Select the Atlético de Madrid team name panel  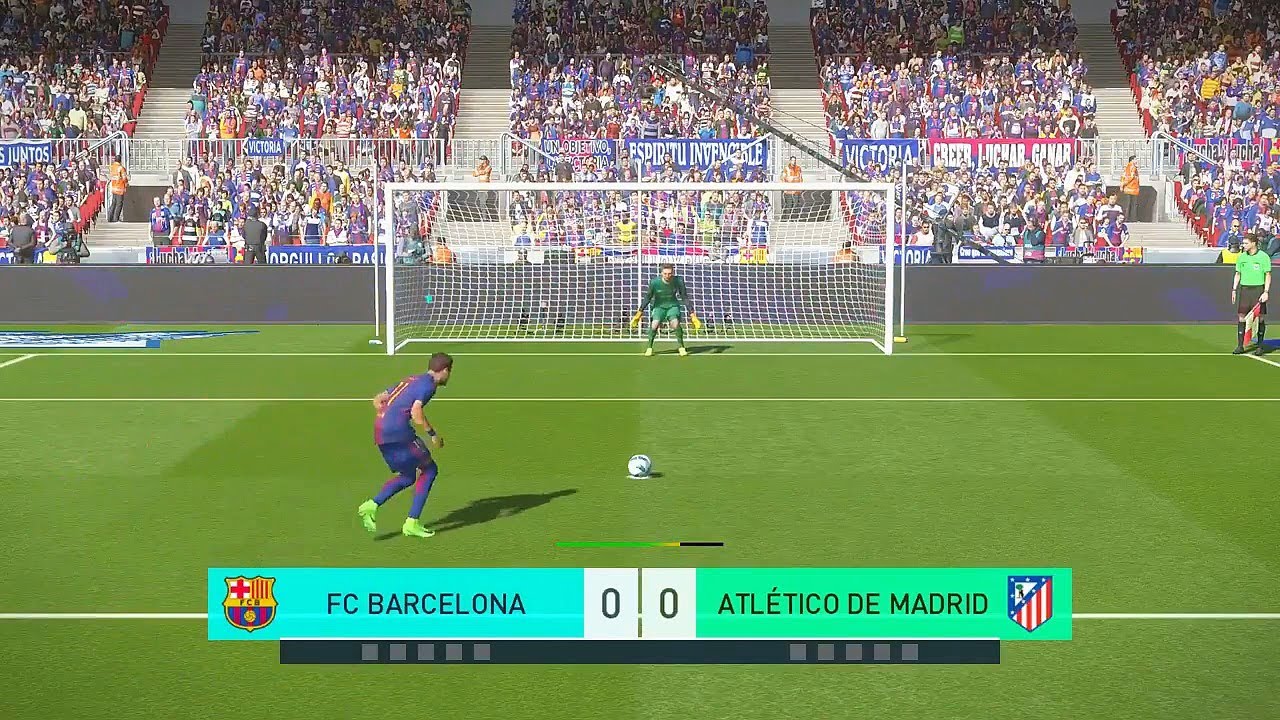point(852,604)
